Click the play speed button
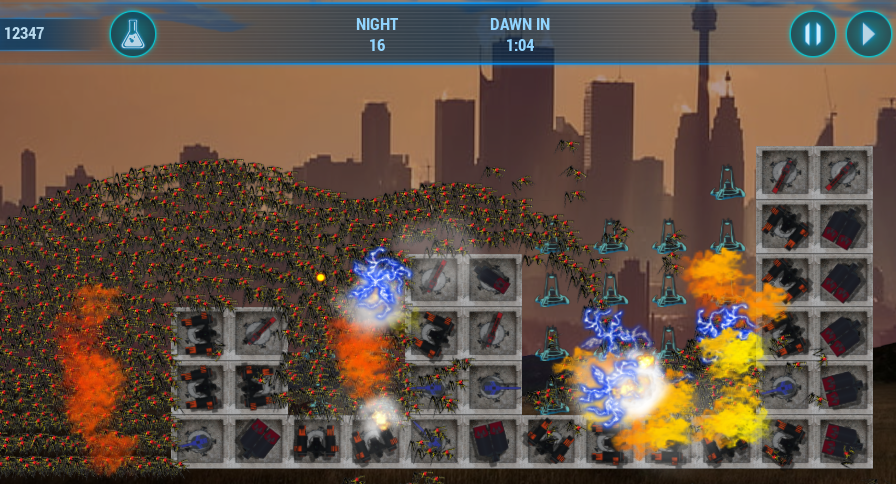 click(x=868, y=34)
